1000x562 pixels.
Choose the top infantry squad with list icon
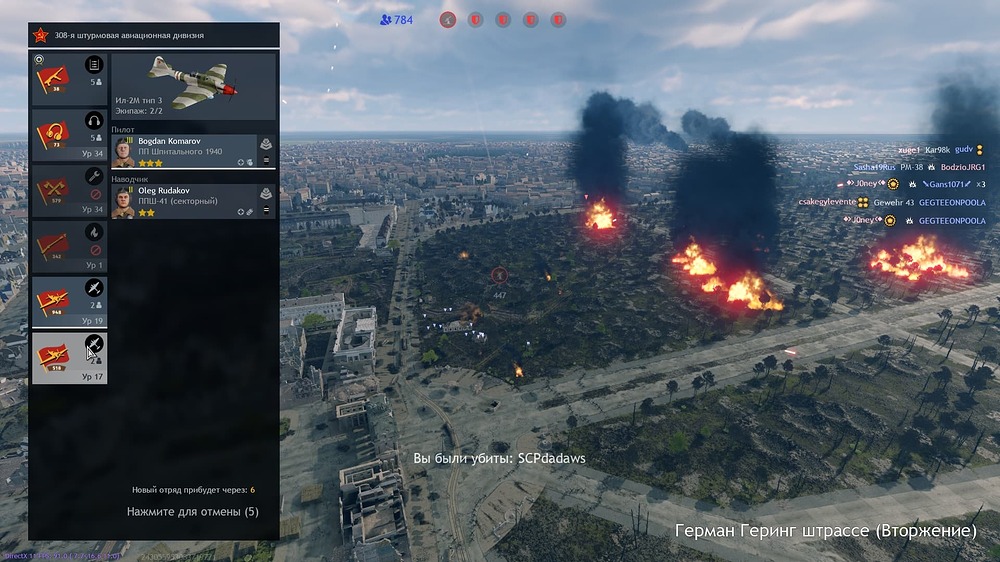pyautogui.click(x=69, y=78)
